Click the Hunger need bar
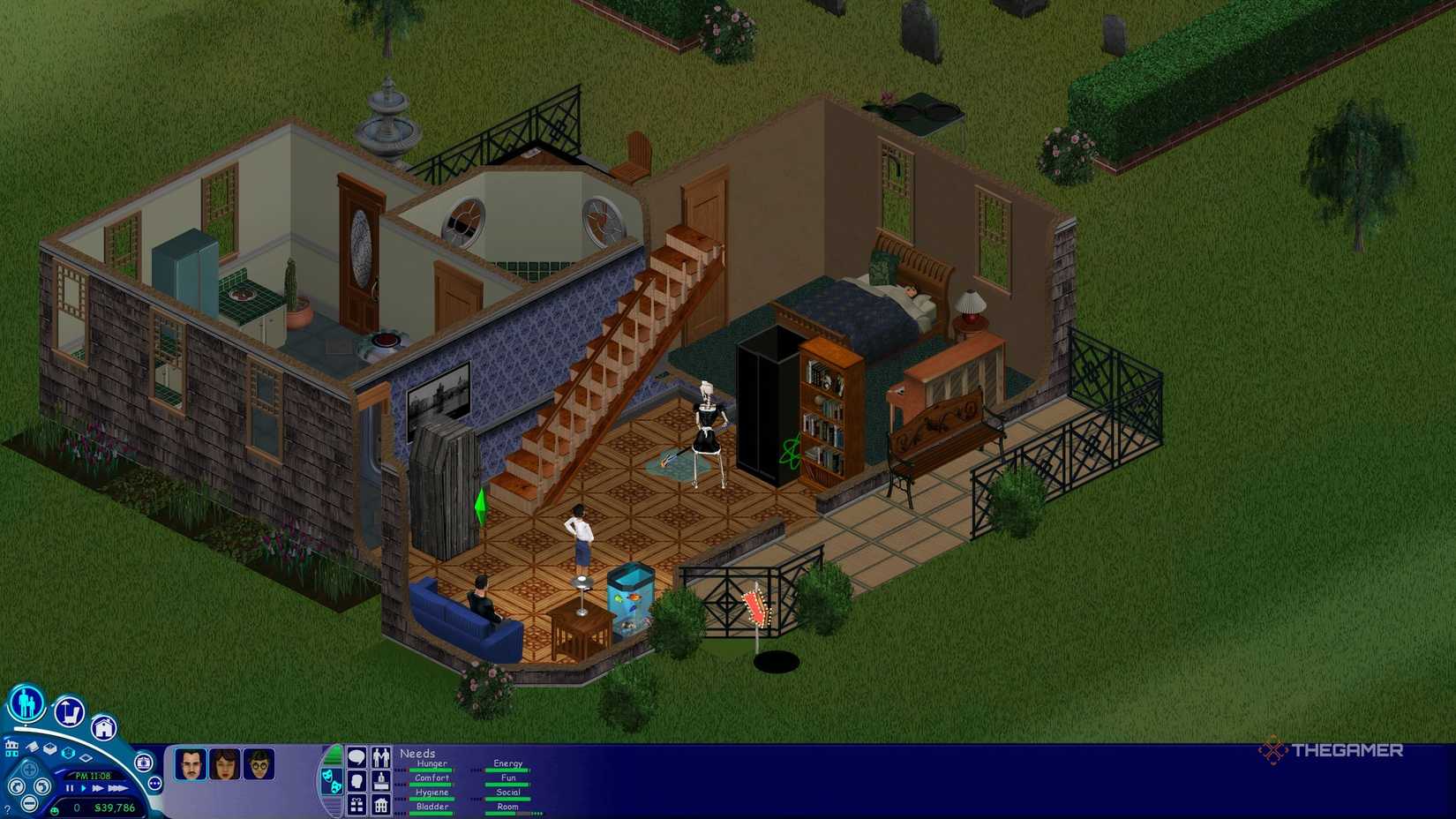 (431, 770)
